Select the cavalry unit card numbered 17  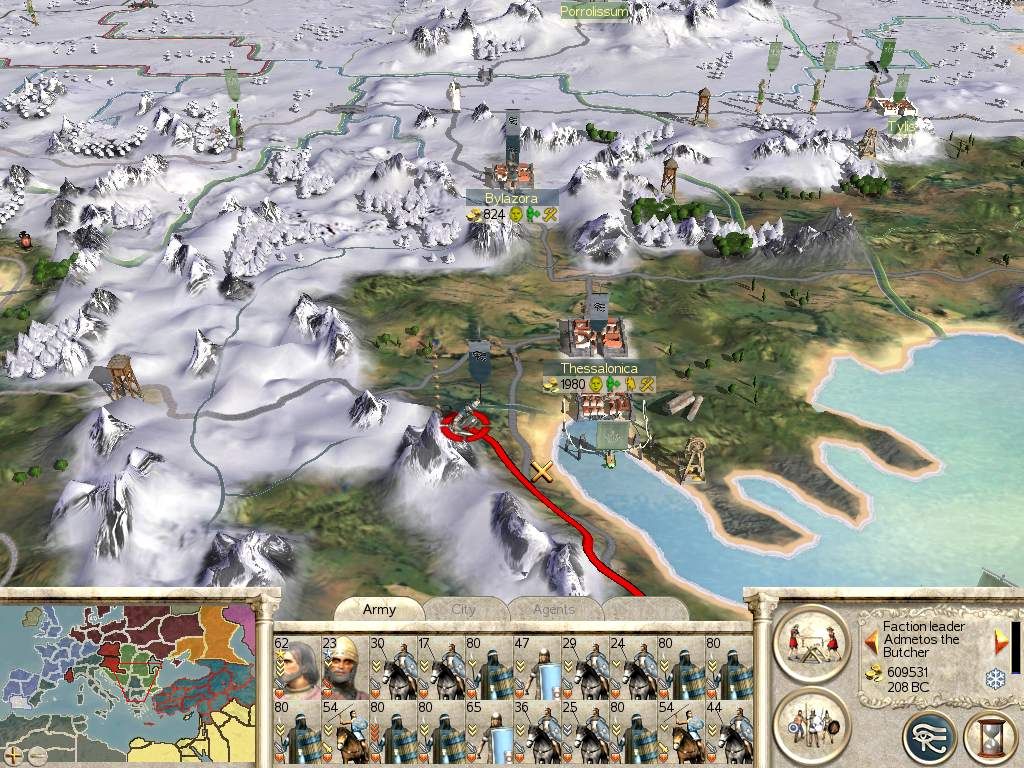tap(441, 668)
